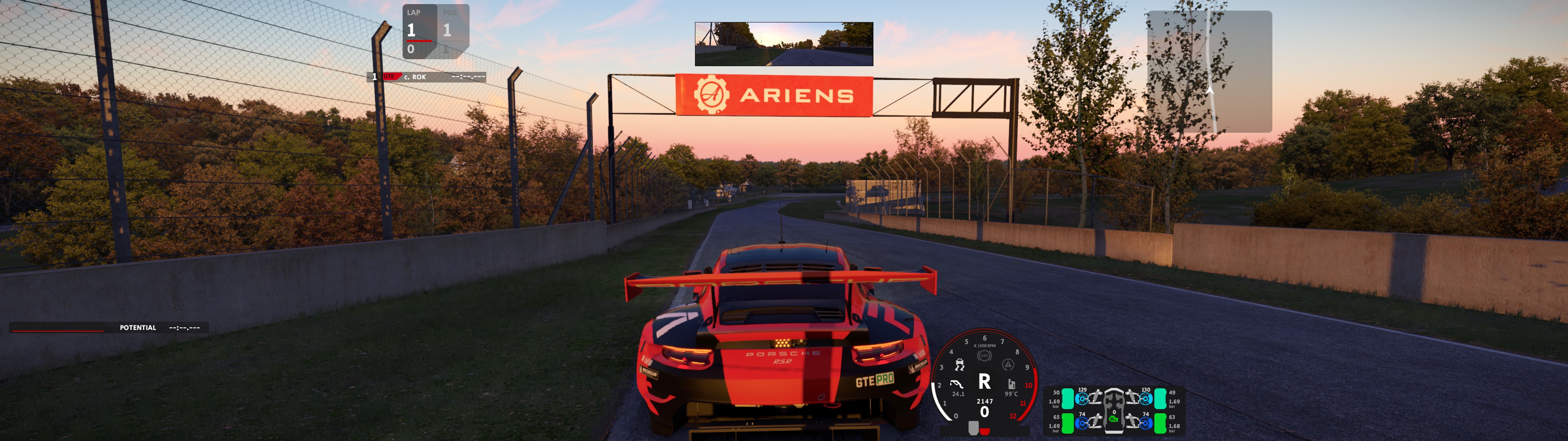Click the track map widget

1209,71
